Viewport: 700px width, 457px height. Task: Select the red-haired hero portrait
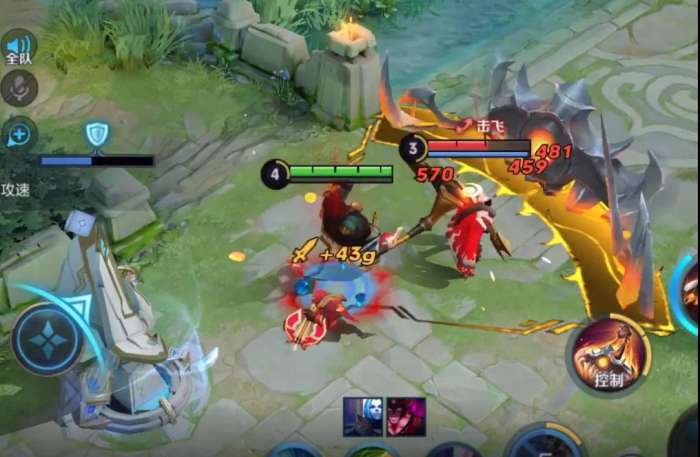click(406, 416)
